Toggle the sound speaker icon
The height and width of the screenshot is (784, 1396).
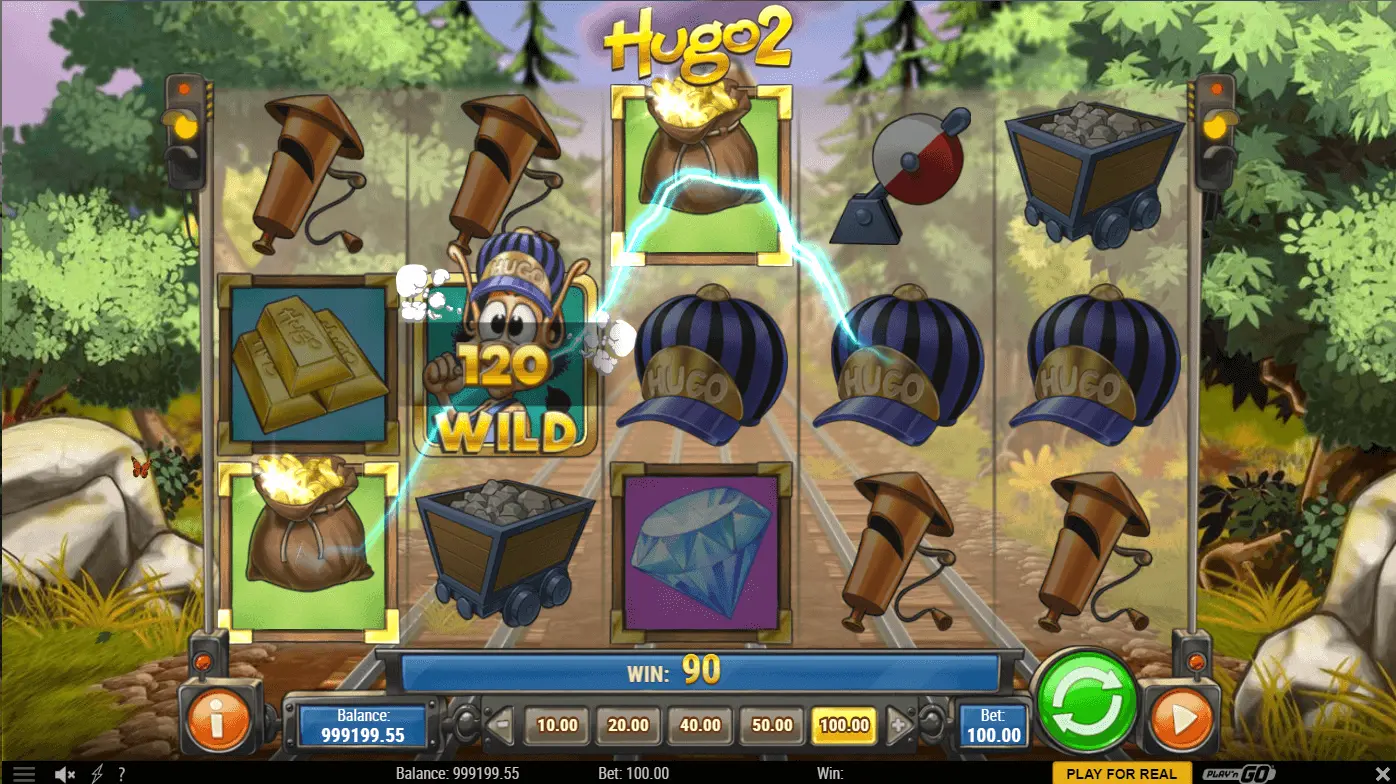[x=65, y=774]
